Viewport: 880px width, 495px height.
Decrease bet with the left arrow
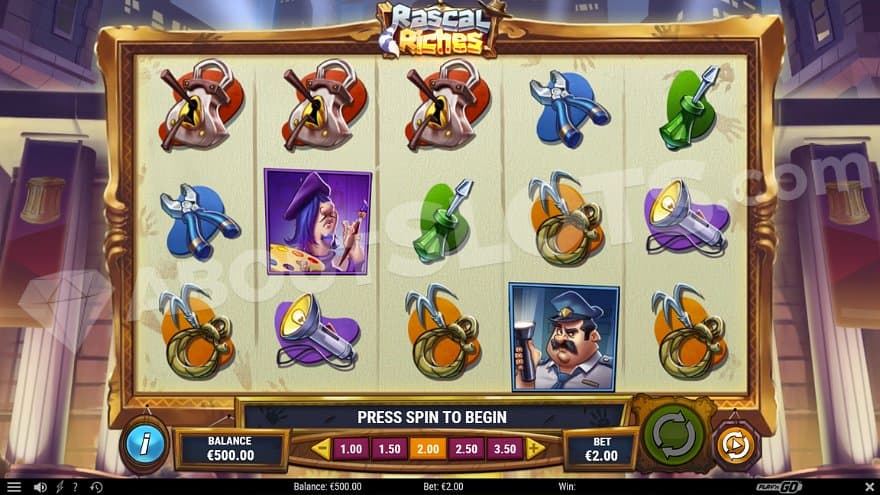tap(321, 449)
